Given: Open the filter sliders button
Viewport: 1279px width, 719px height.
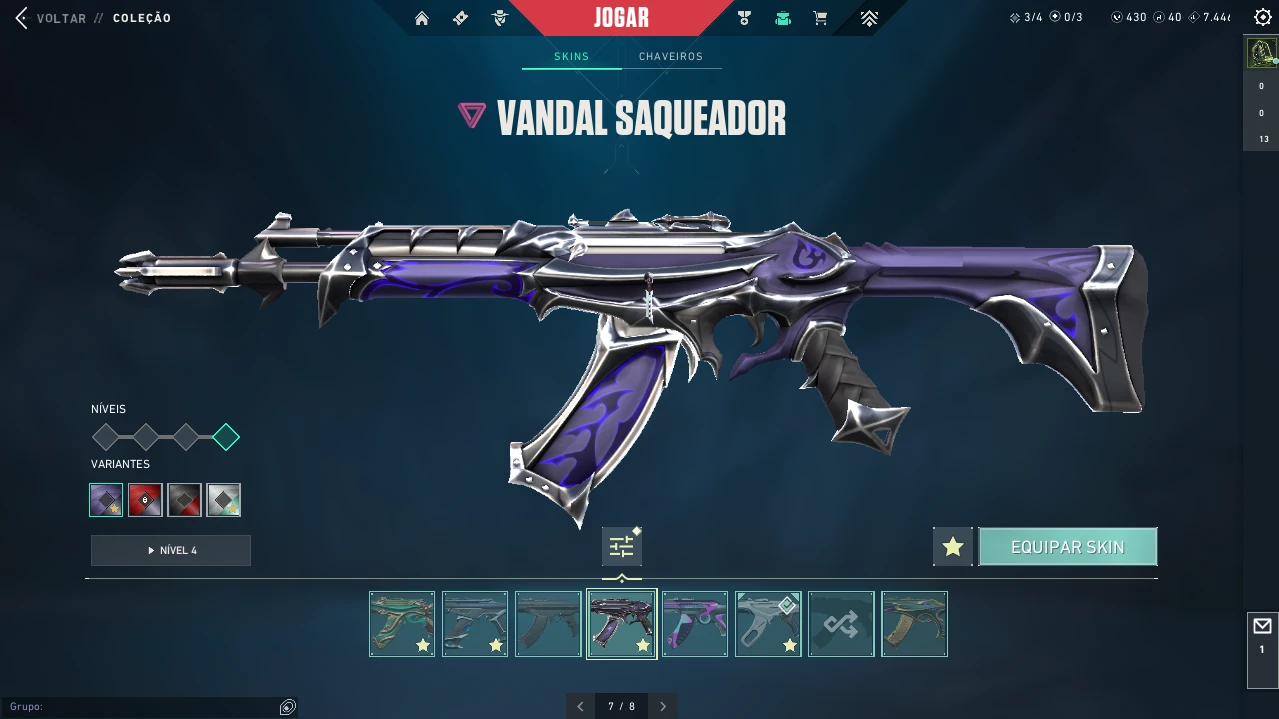Looking at the screenshot, I should click(x=621, y=547).
